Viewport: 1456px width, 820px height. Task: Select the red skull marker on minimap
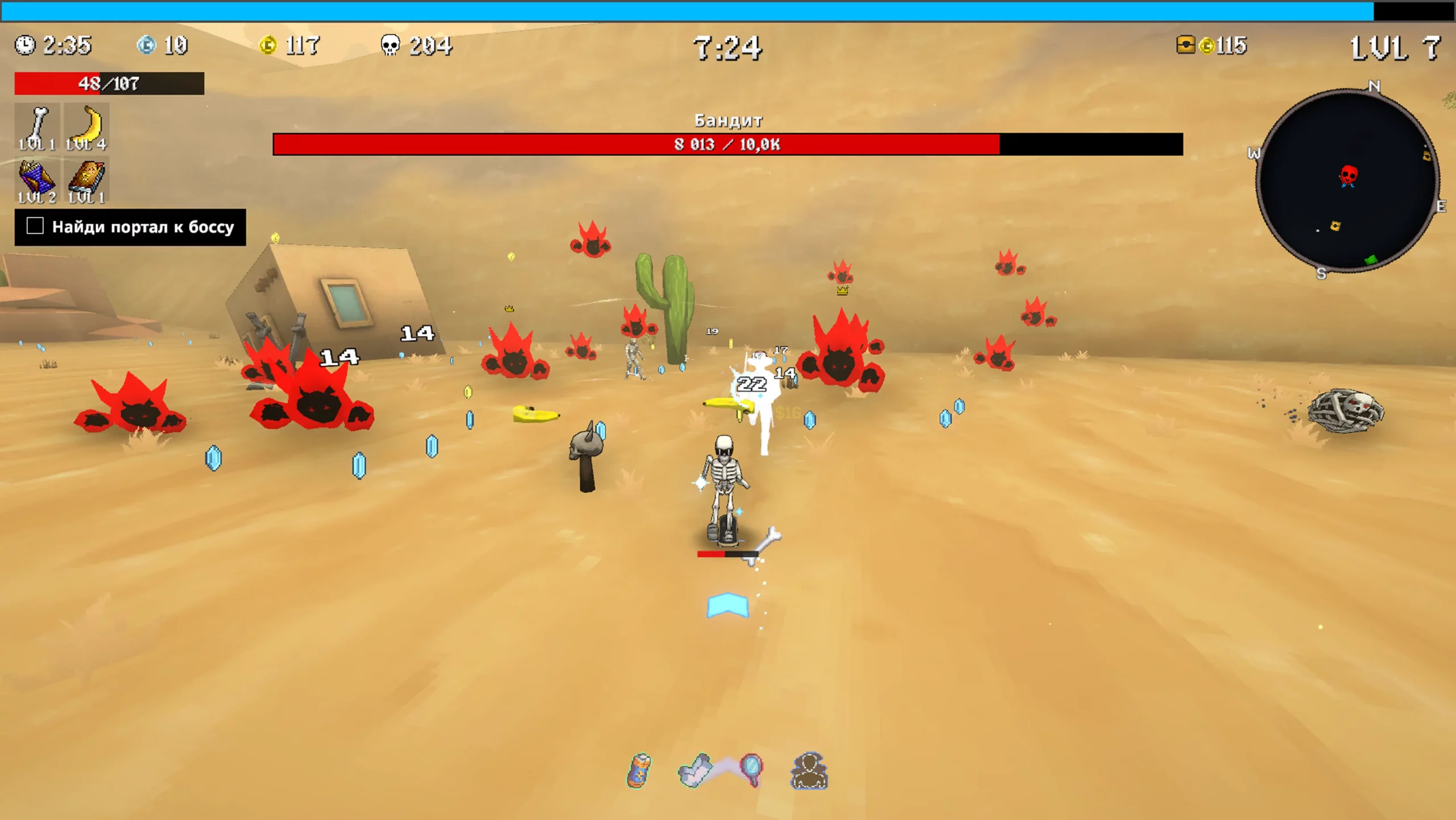[x=1348, y=175]
